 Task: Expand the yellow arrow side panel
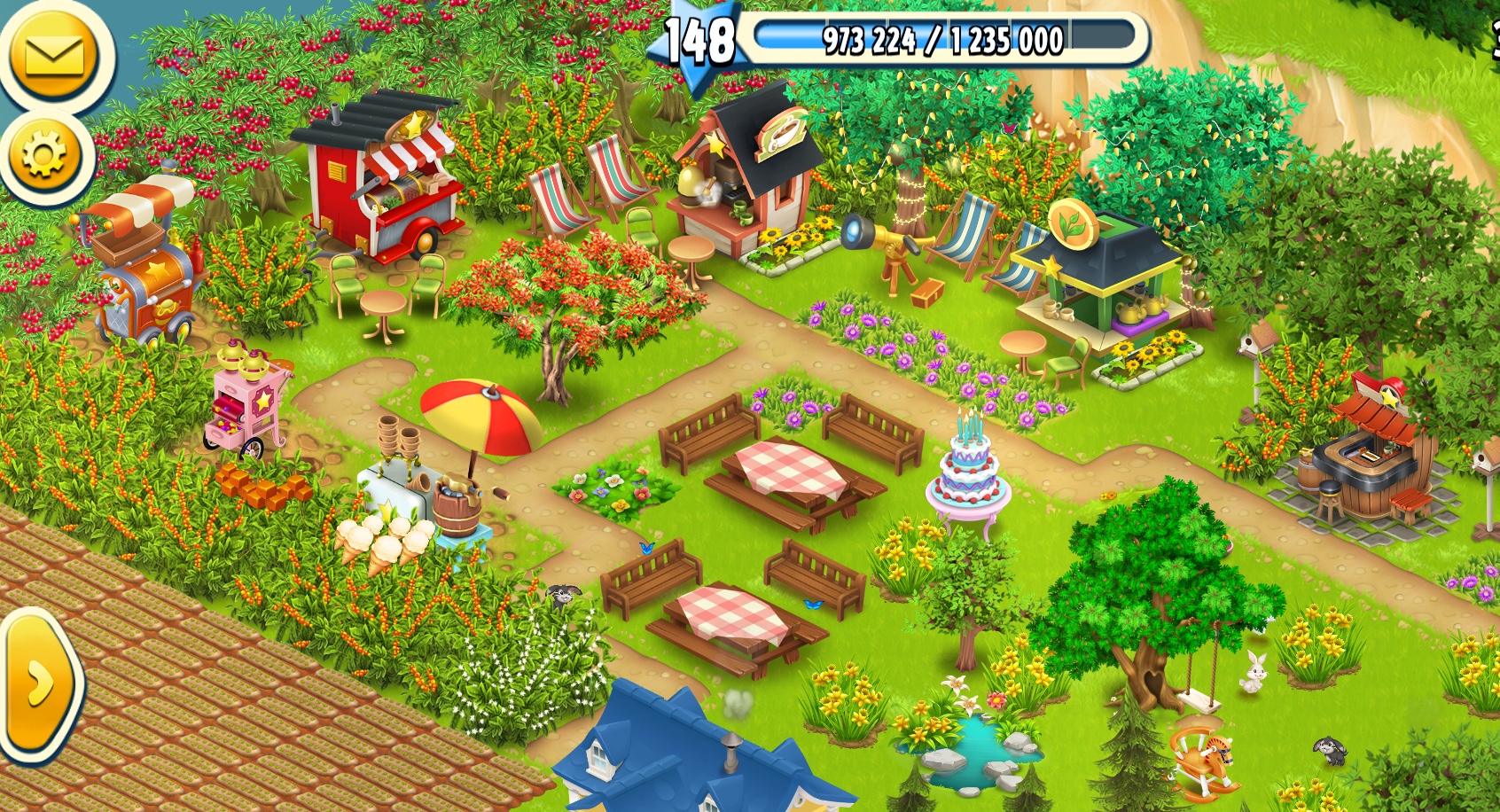point(40,684)
